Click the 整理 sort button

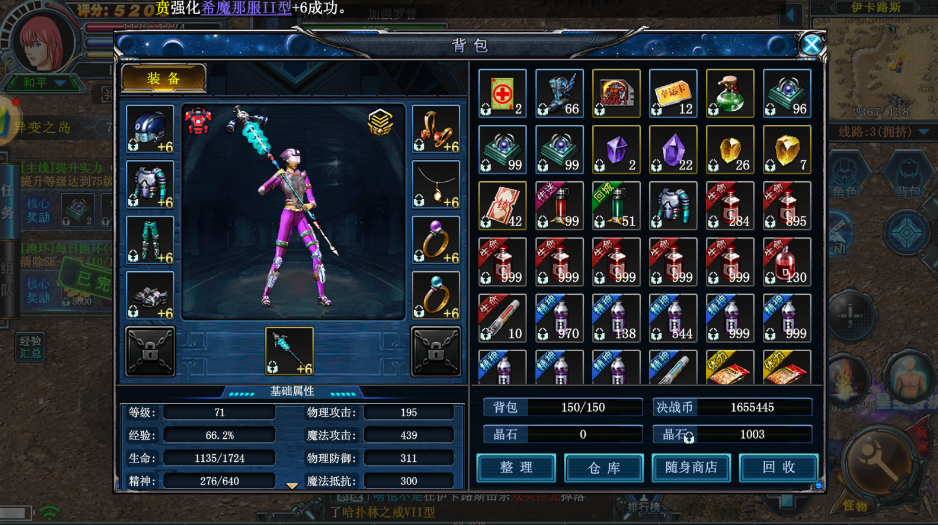[x=516, y=467]
